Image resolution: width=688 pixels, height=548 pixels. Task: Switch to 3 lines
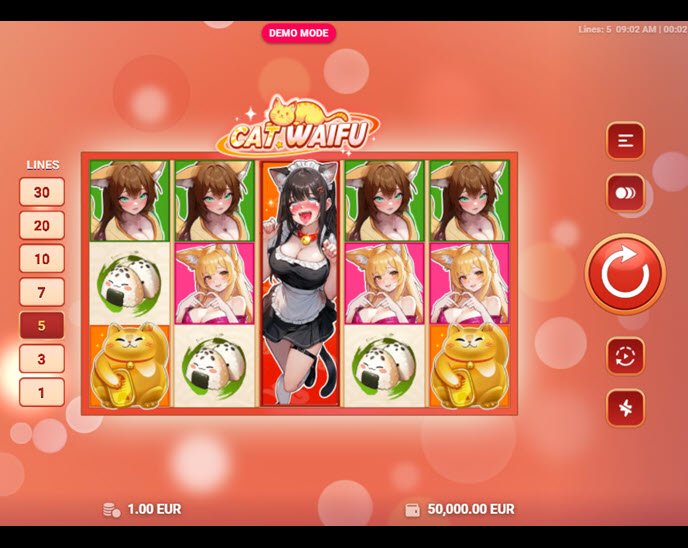point(42,359)
